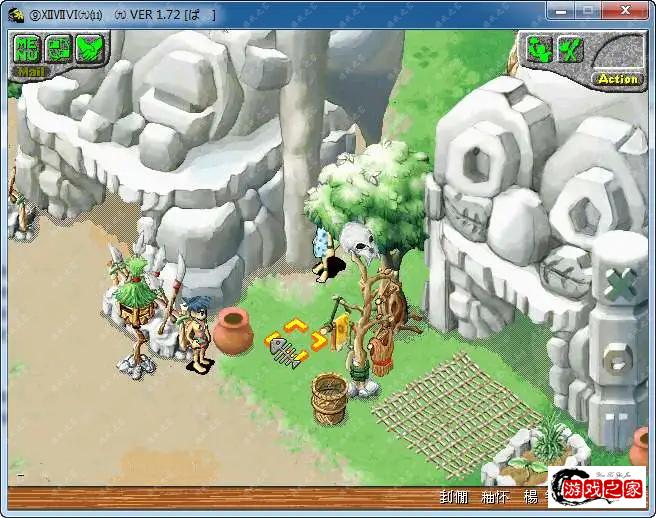The image size is (656, 518).
Task: Select the green handshake icon
Action: pos(90,48)
